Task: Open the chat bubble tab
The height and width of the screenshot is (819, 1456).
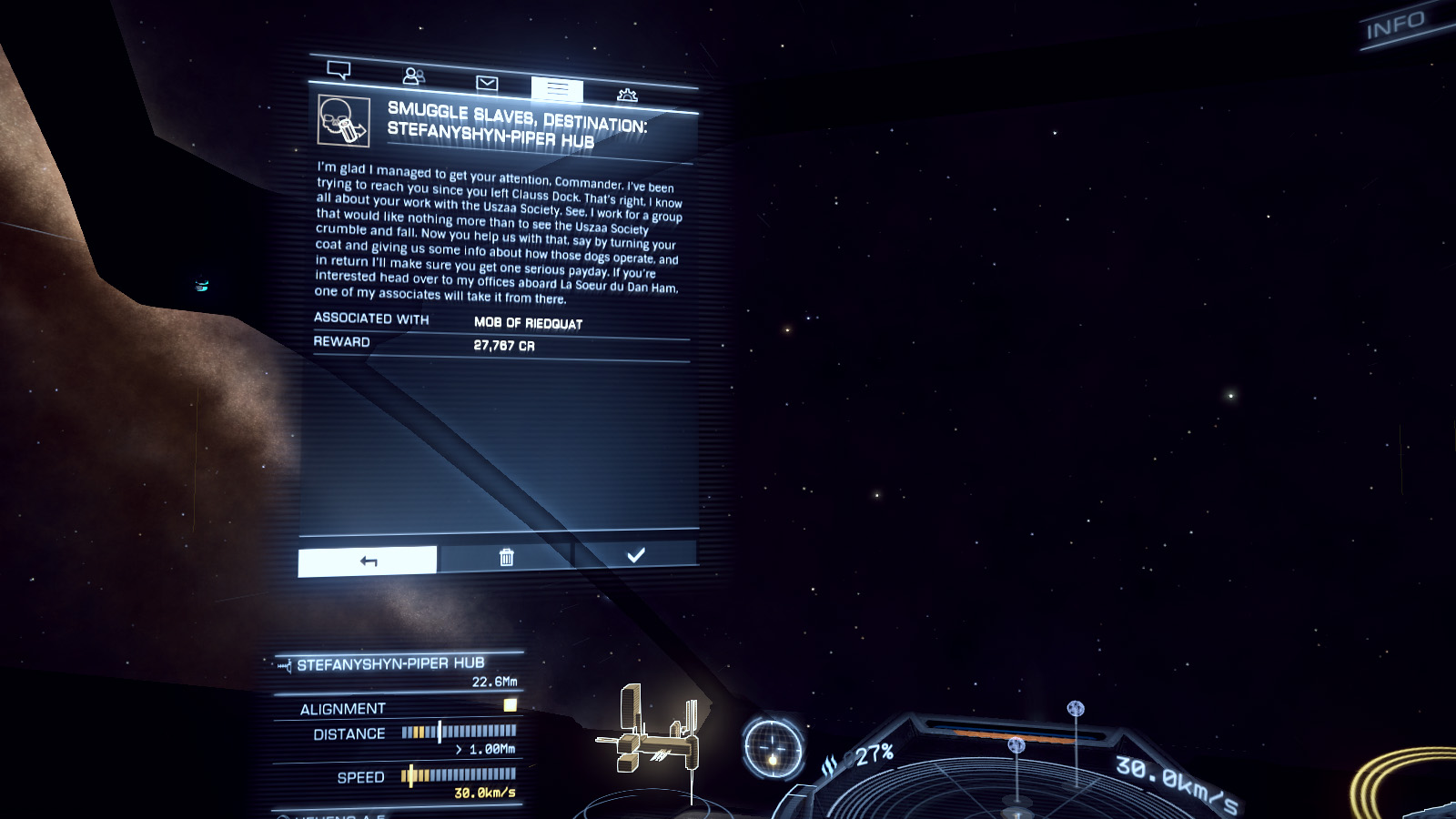Action: pyautogui.click(x=339, y=70)
